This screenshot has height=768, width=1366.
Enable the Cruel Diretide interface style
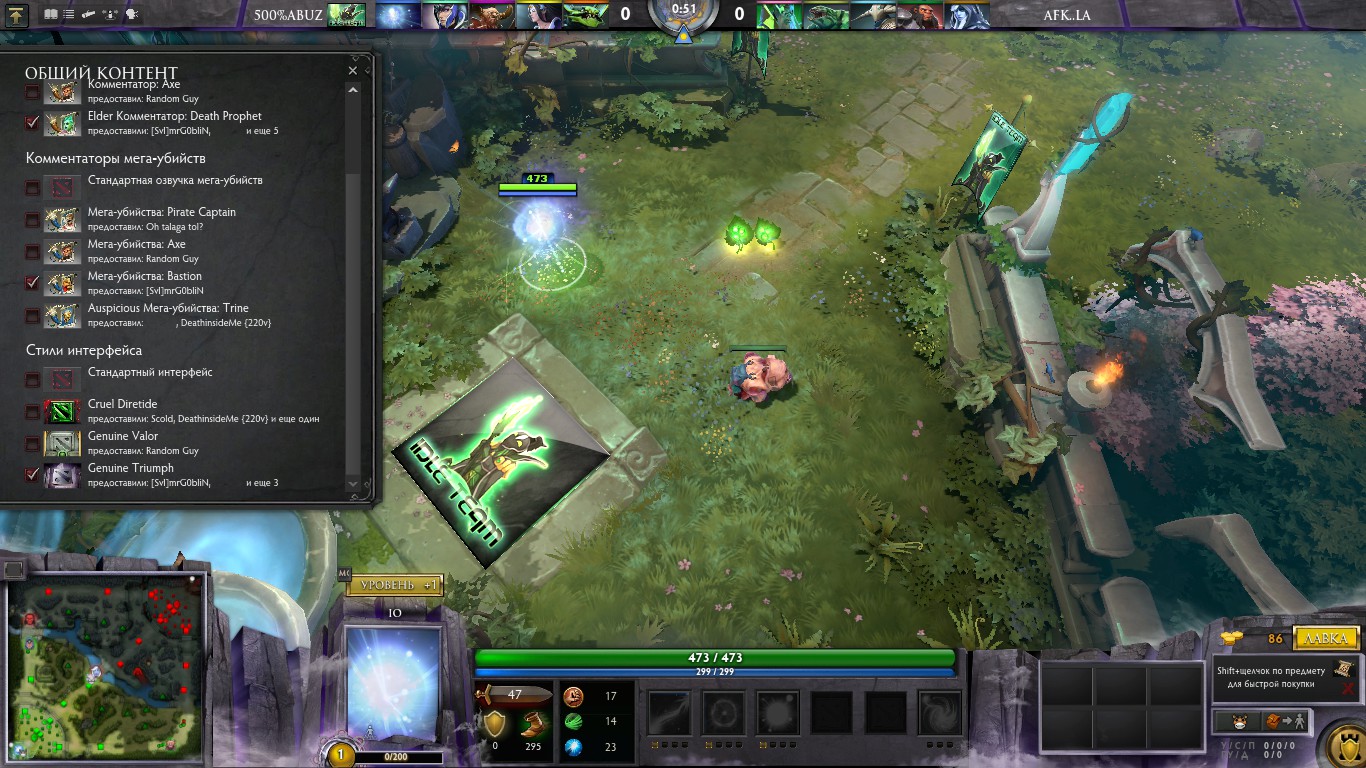pyautogui.click(x=33, y=411)
